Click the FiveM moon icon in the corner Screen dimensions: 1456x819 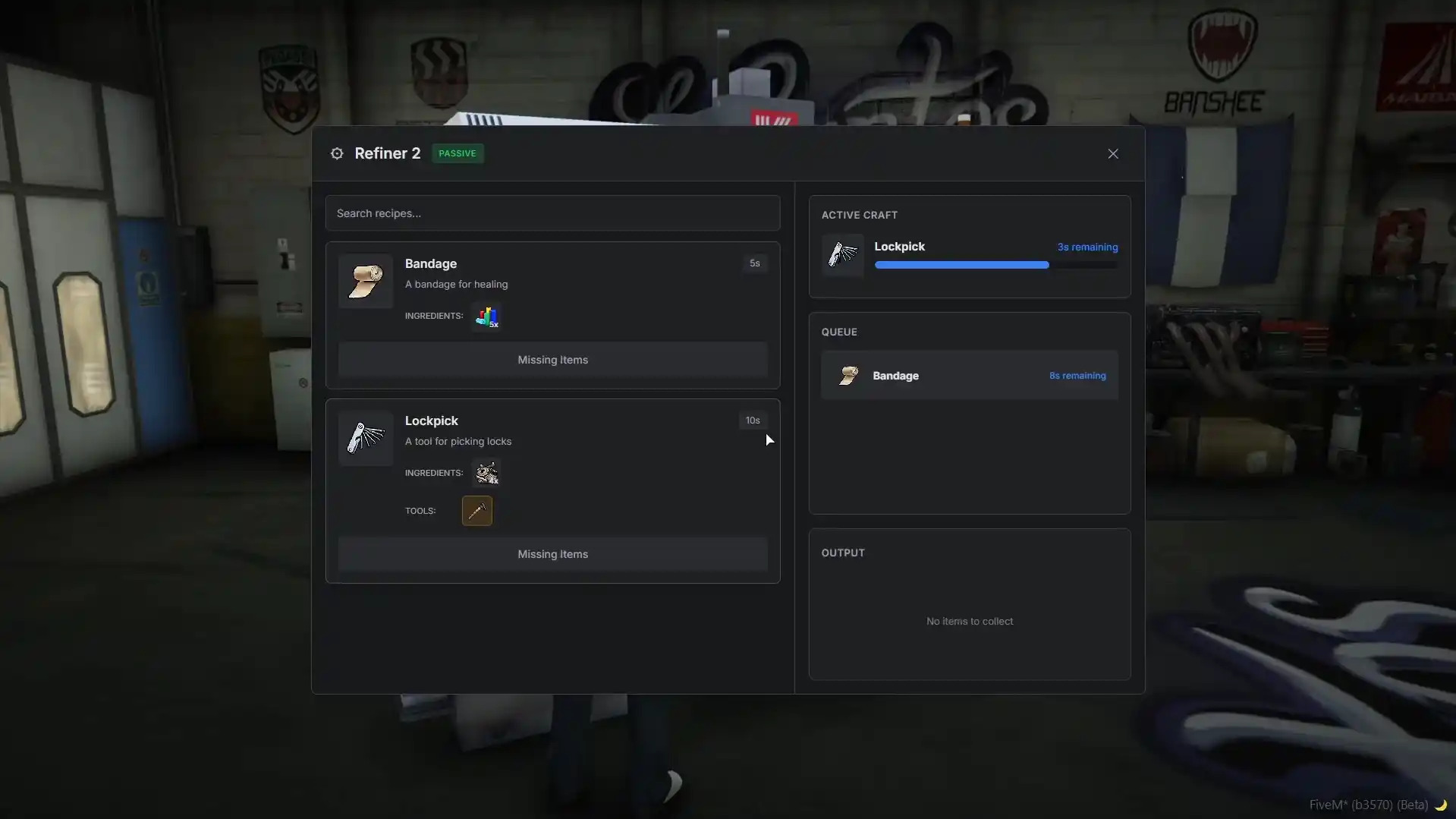click(x=1442, y=805)
